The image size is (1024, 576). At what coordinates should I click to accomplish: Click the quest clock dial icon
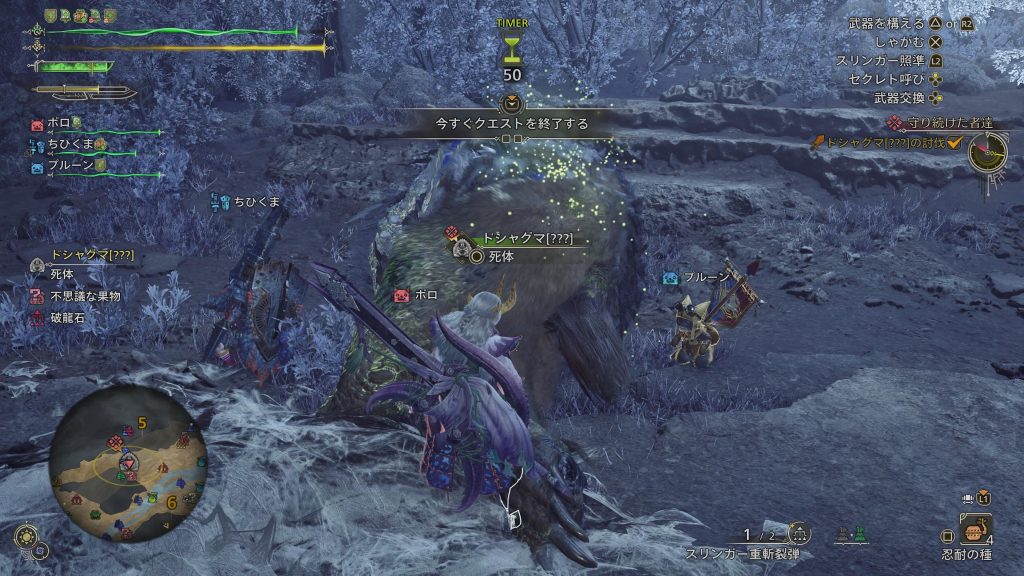987,151
